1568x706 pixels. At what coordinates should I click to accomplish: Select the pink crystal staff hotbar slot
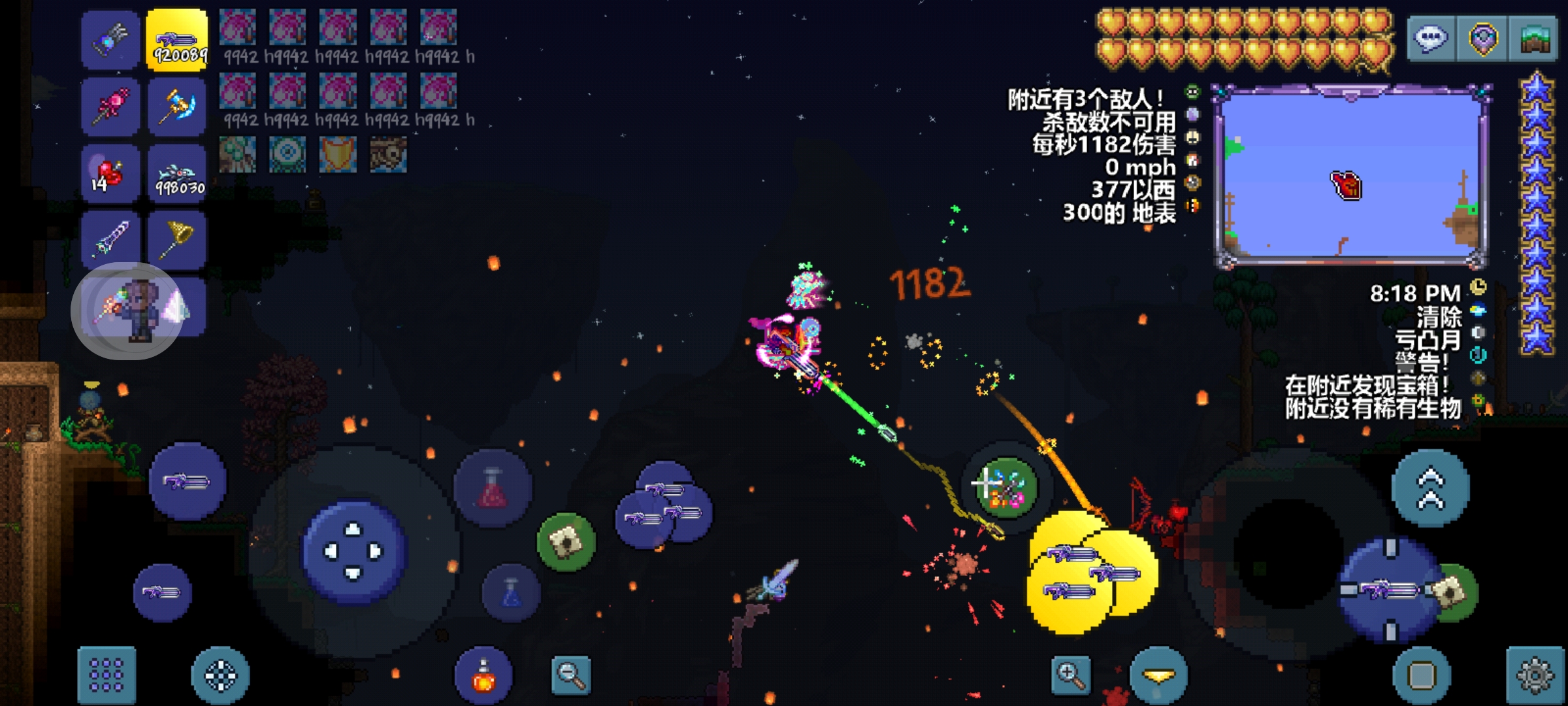click(x=110, y=107)
